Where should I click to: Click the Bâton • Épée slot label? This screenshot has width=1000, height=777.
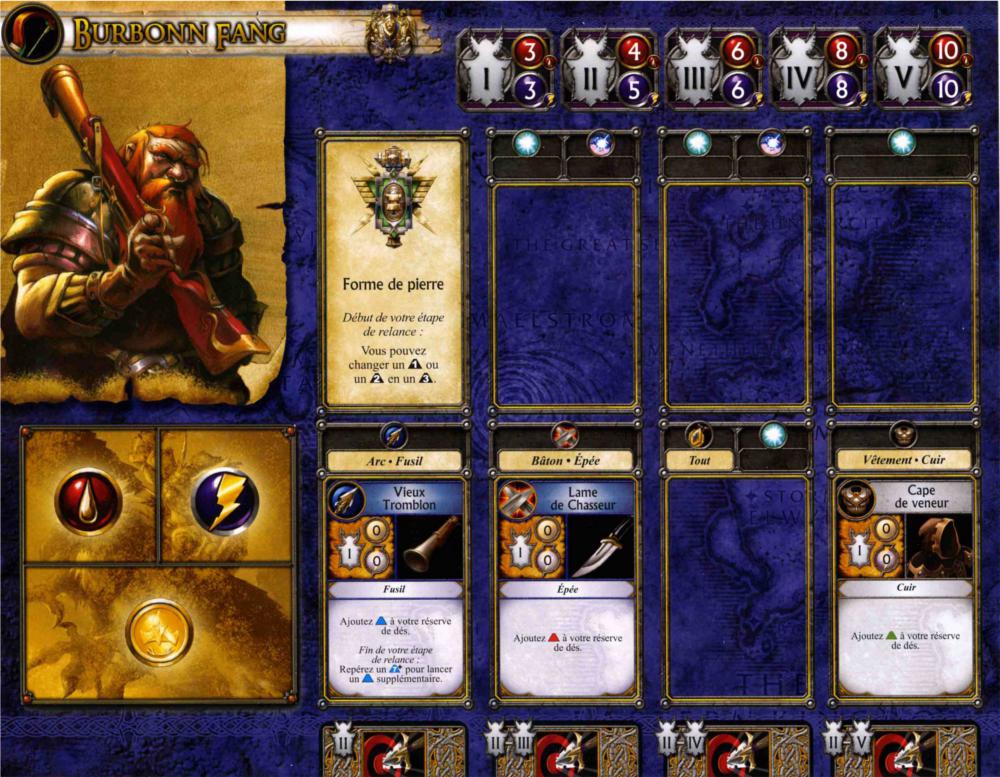click(566, 461)
